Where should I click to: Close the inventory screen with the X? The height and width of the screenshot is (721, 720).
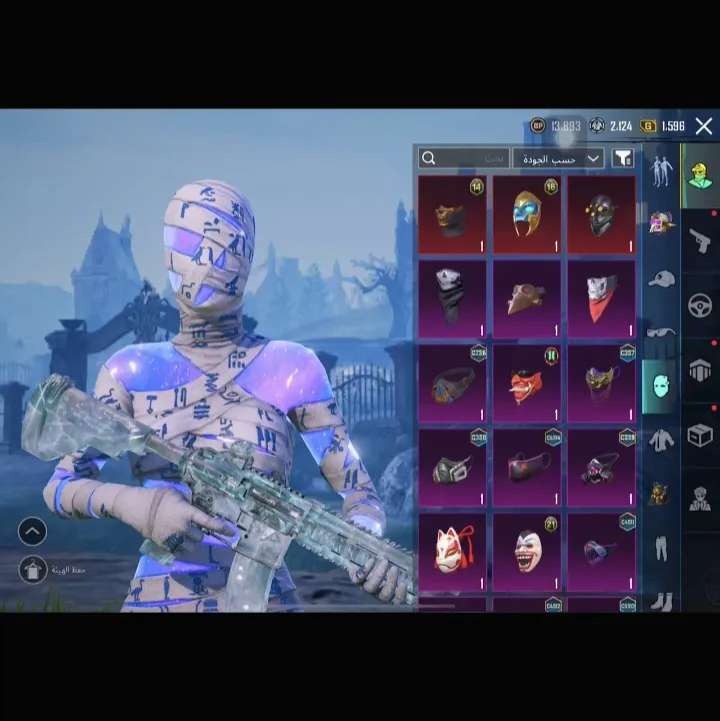[x=704, y=126]
